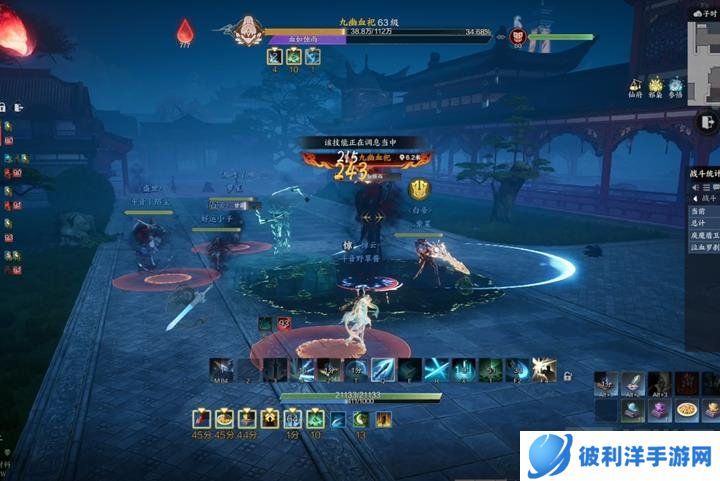
Task: Use the first skill bar slot
Action: coord(222,369)
